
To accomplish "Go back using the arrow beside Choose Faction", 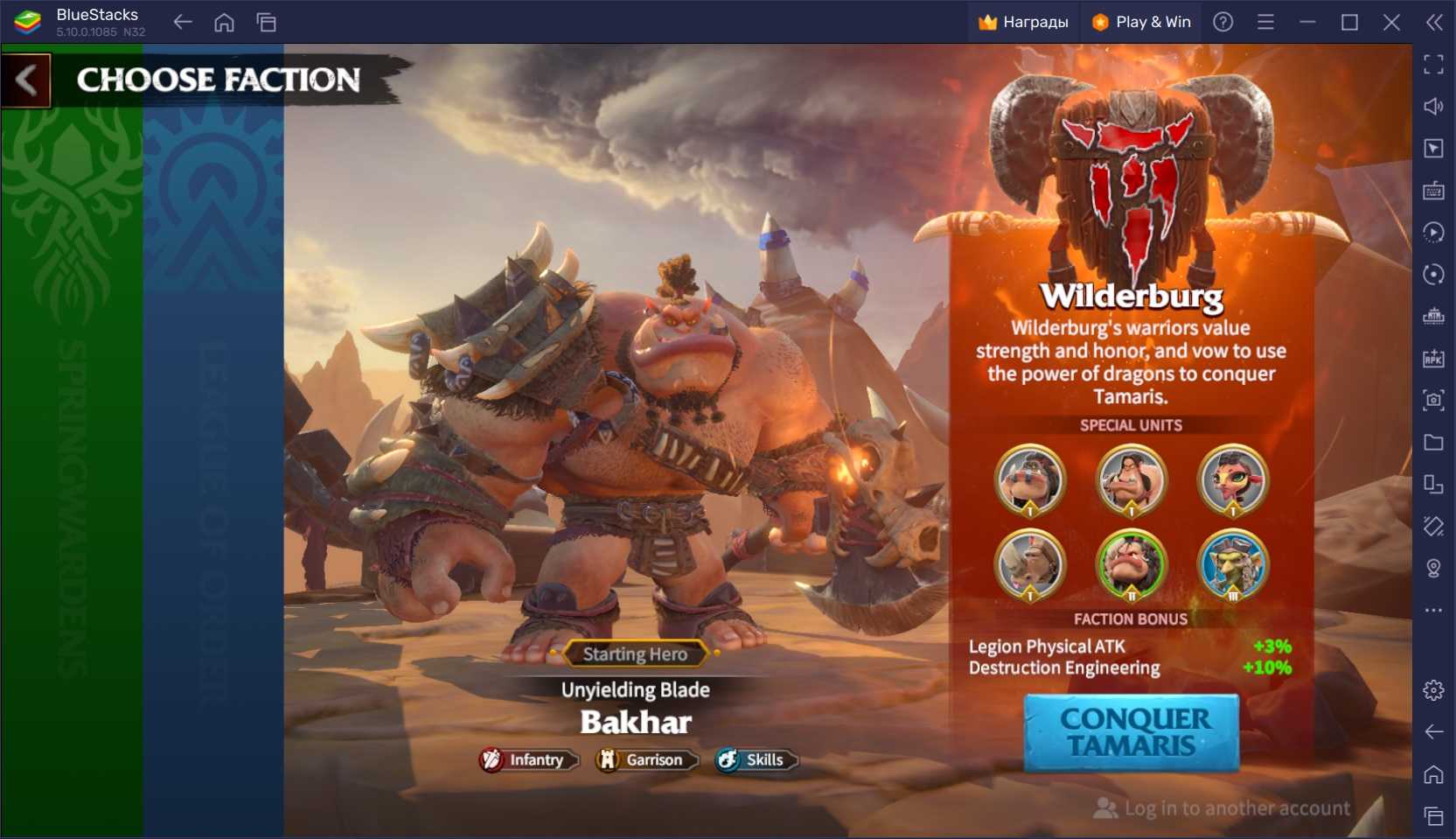I will click(26, 80).
